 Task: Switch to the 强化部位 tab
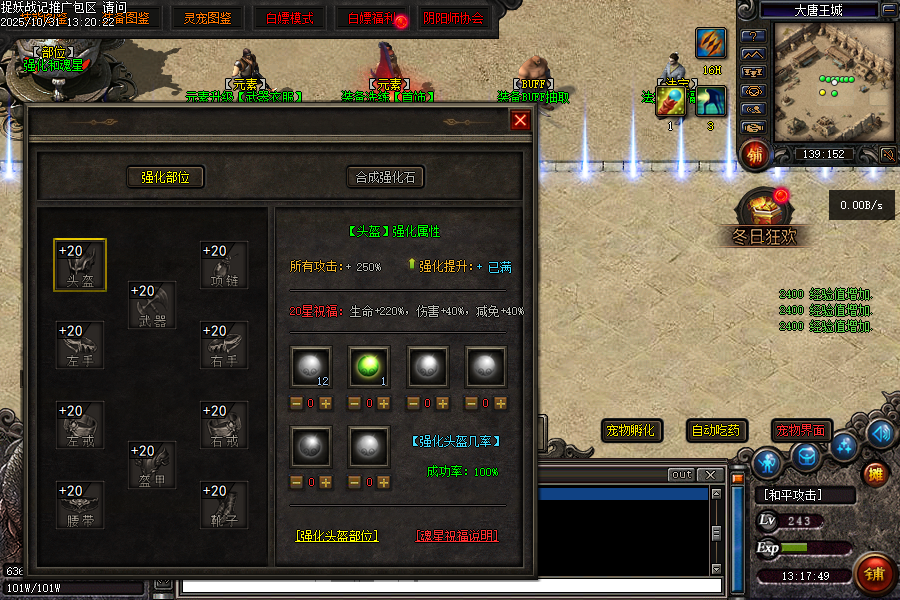pyautogui.click(x=165, y=177)
